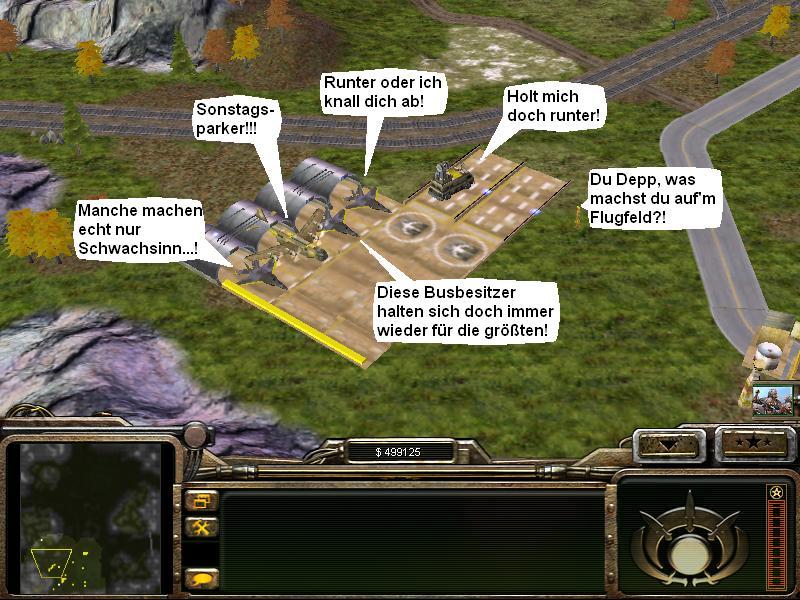Open the yellow speech bubble chat button
The height and width of the screenshot is (600, 800).
[x=201, y=578]
